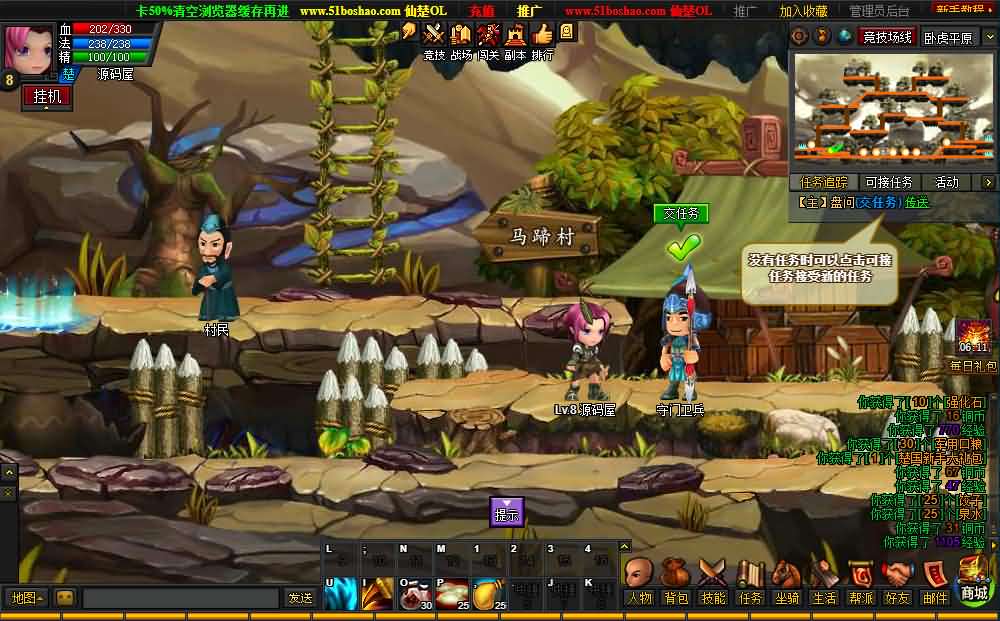Click the 加入收藏 bookmark link
Image resolution: width=1000 pixels, height=621 pixels.
click(803, 11)
